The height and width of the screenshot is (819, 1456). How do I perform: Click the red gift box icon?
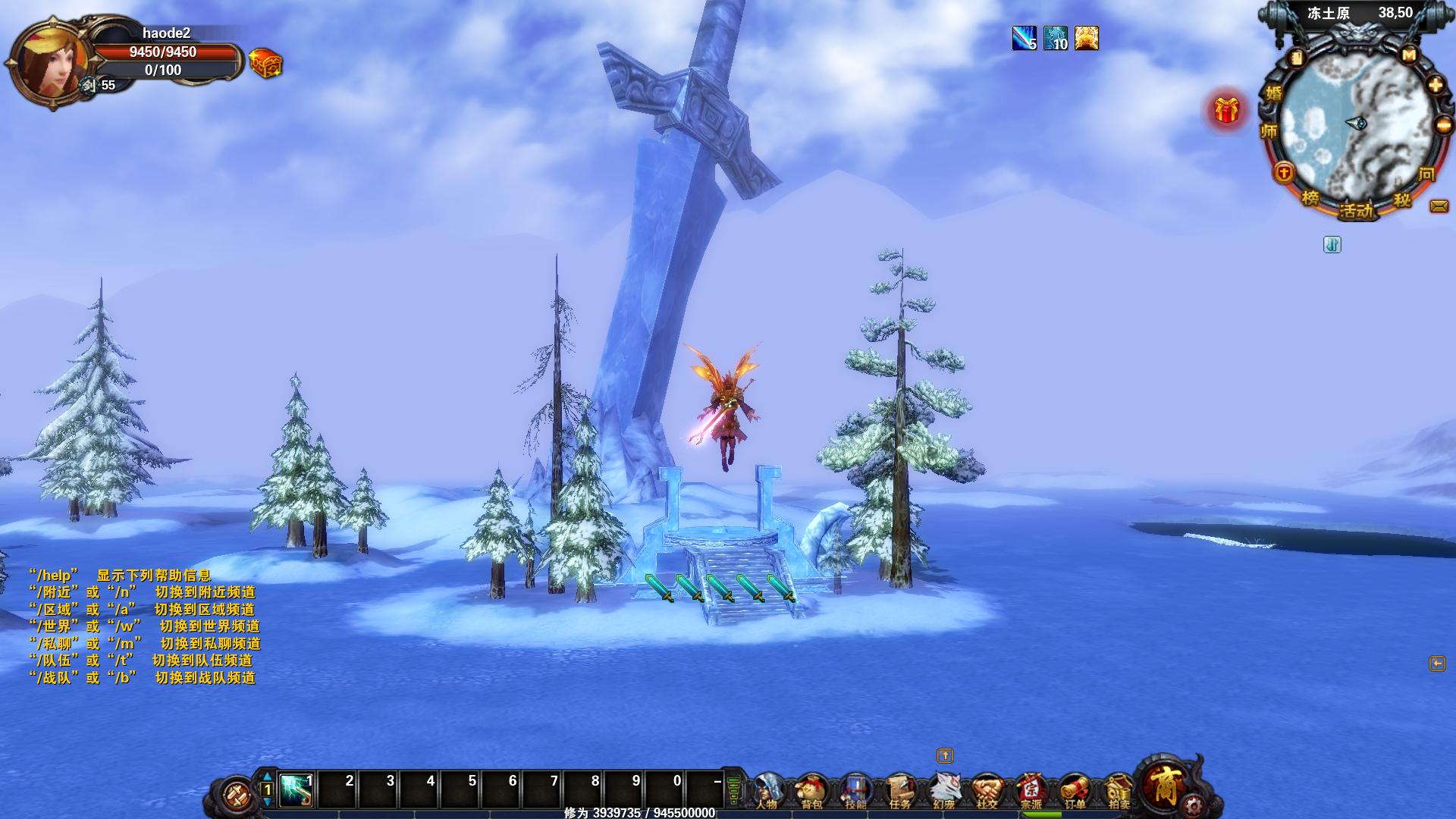point(1226,111)
